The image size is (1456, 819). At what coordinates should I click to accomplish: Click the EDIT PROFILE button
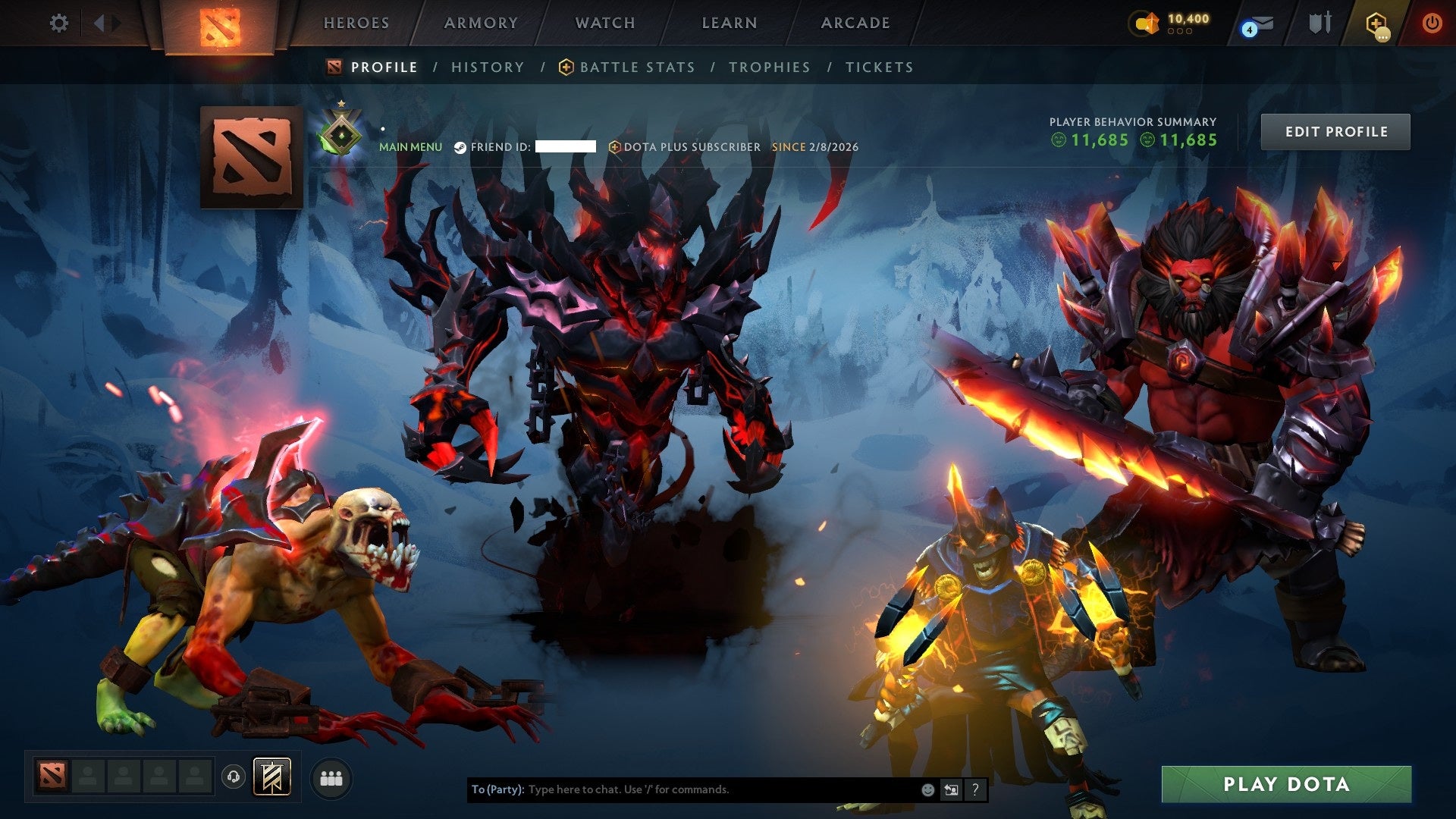[1335, 131]
